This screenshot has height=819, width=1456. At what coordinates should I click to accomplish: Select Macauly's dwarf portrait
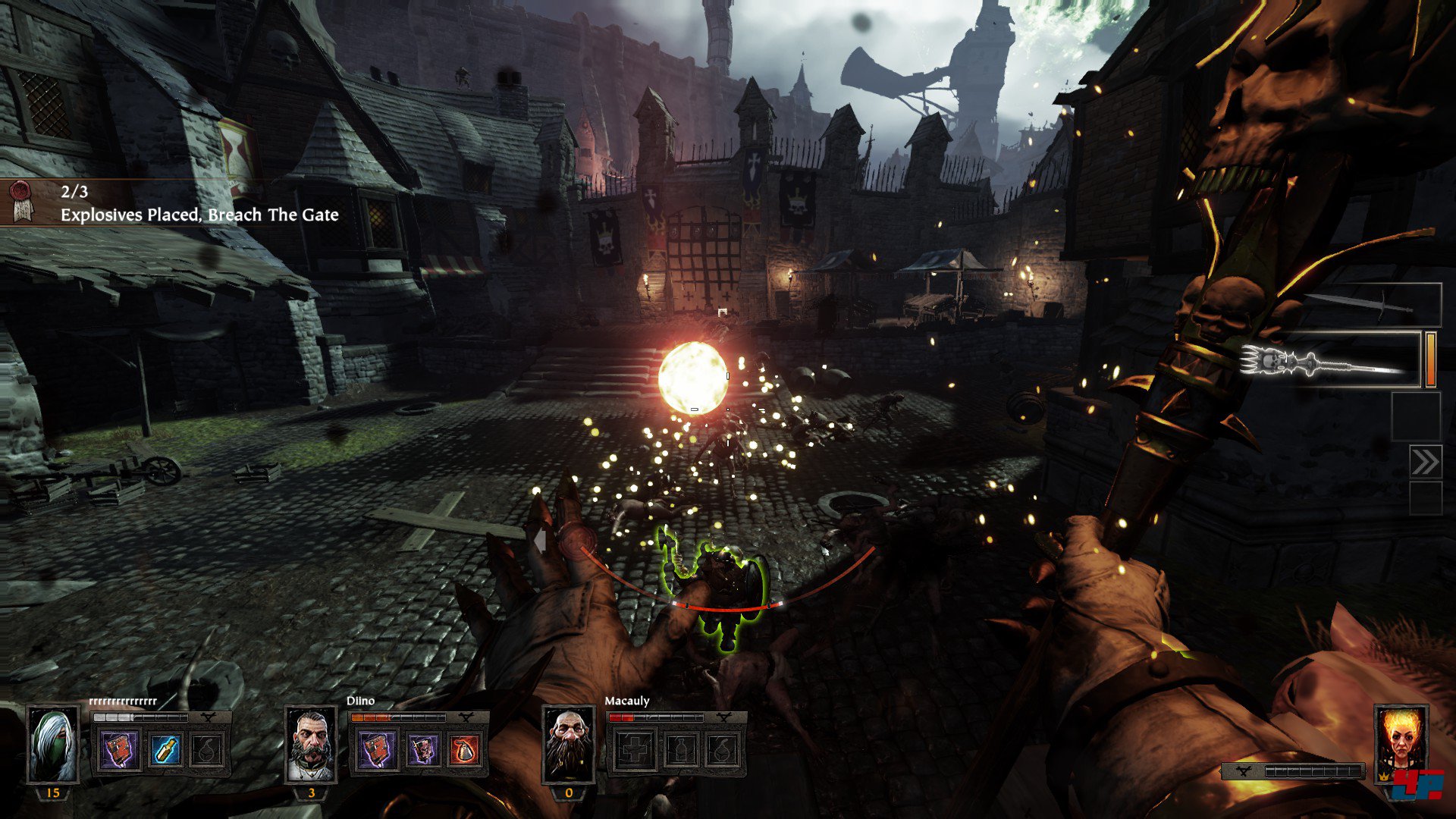(x=569, y=745)
